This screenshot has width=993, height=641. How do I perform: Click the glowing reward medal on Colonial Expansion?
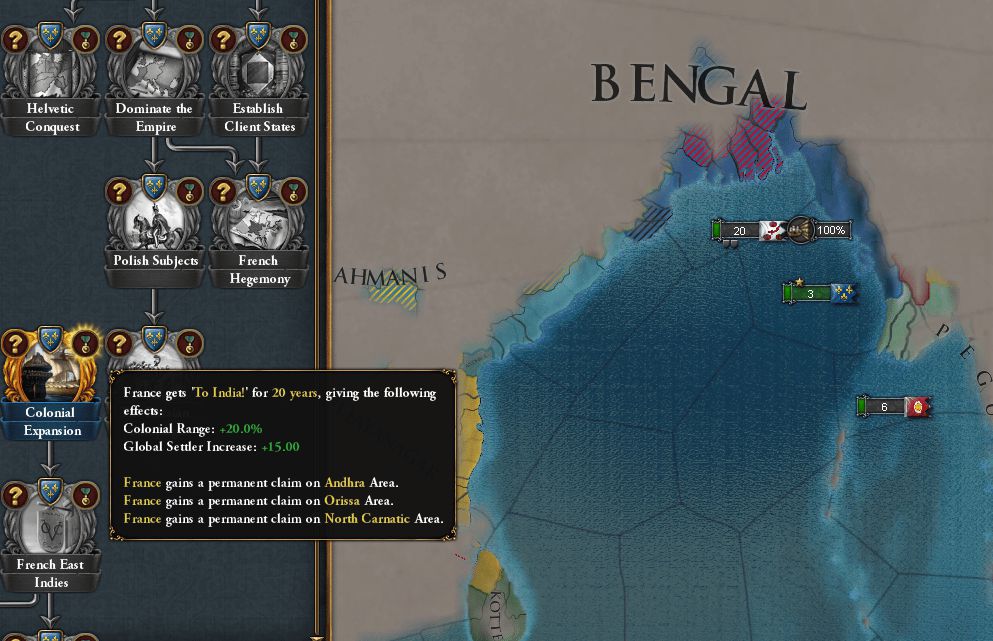pyautogui.click(x=87, y=343)
